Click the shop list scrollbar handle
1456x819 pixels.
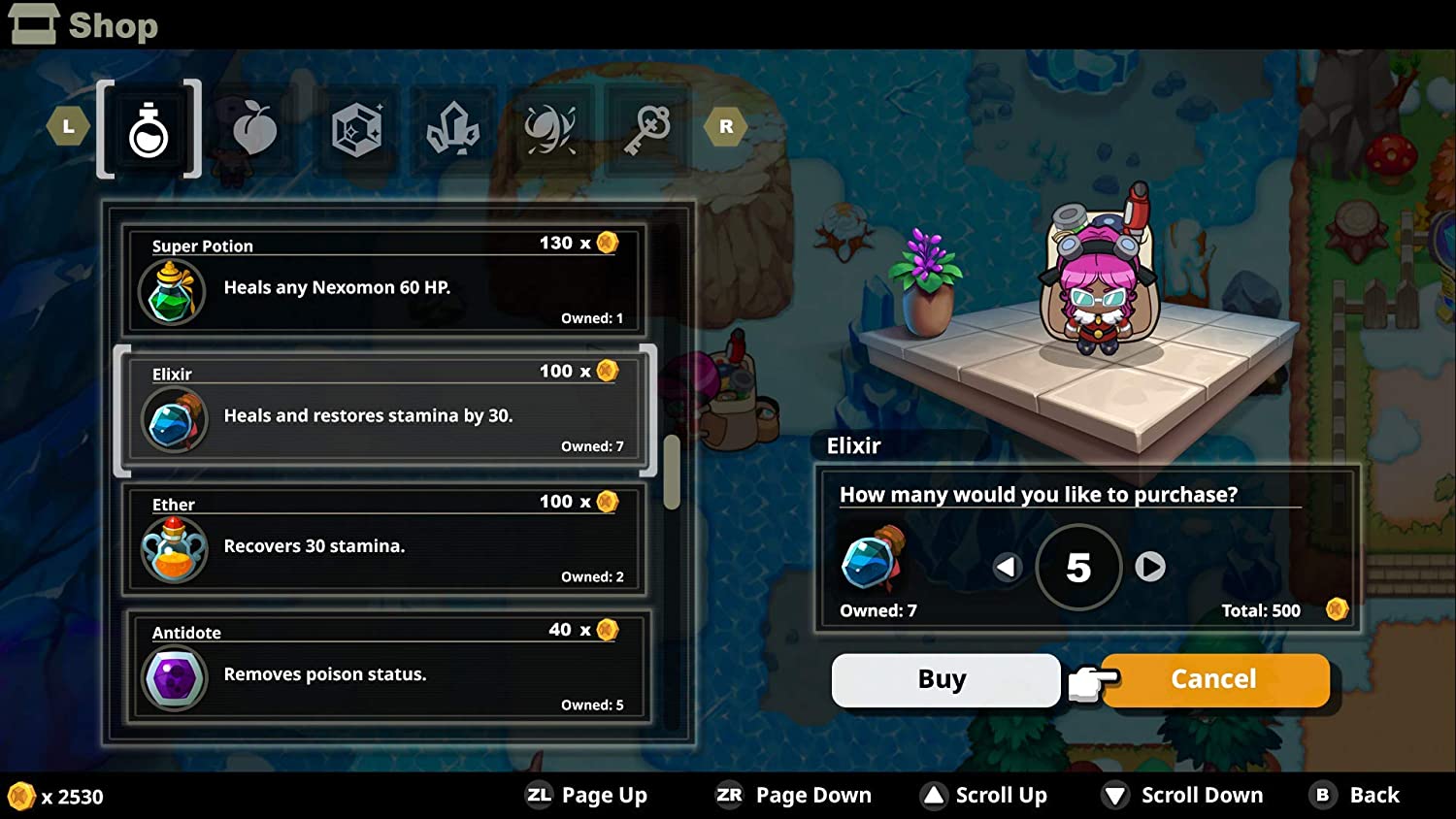pyautogui.click(x=672, y=472)
